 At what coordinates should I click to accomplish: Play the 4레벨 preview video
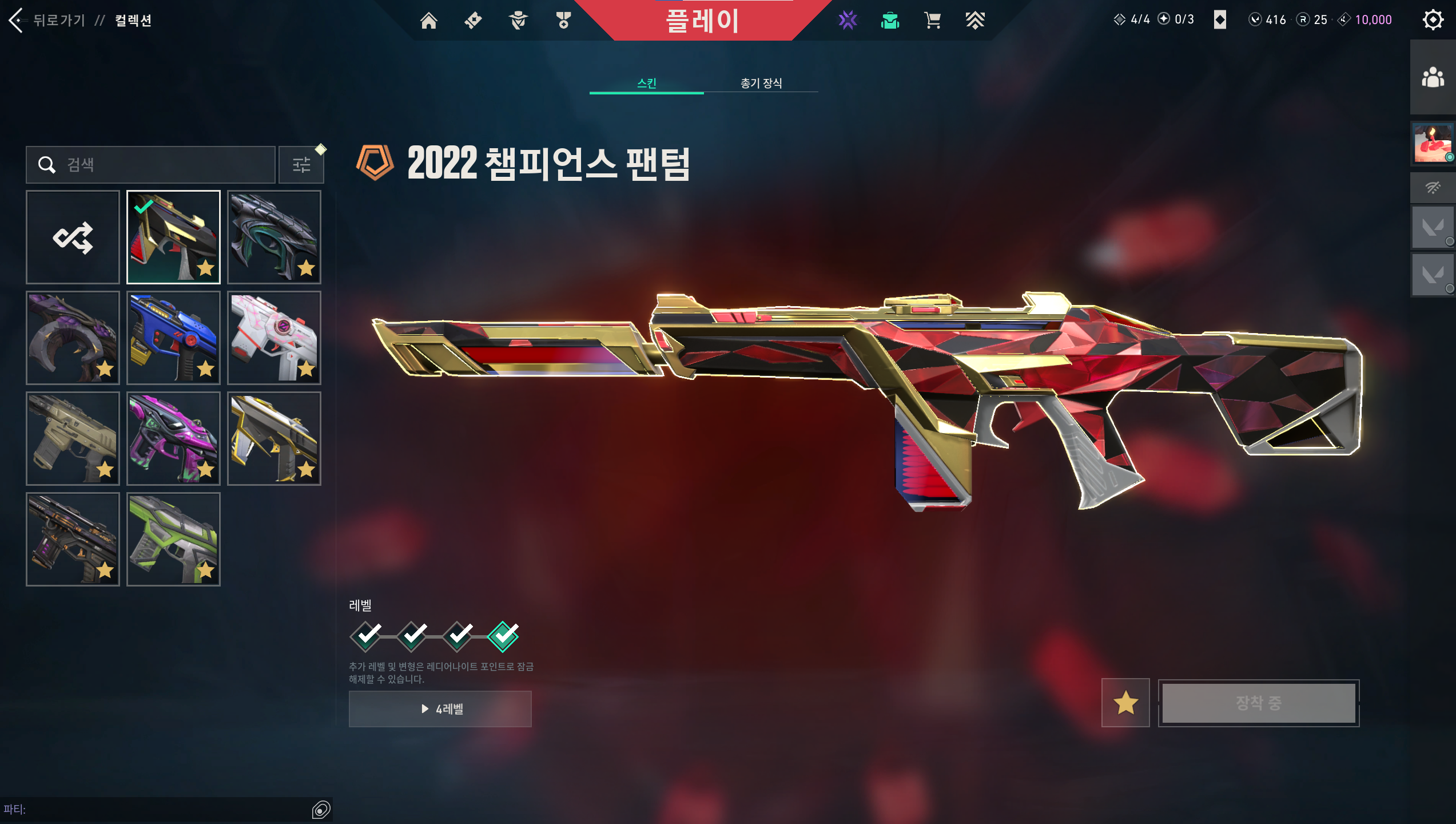coord(440,709)
